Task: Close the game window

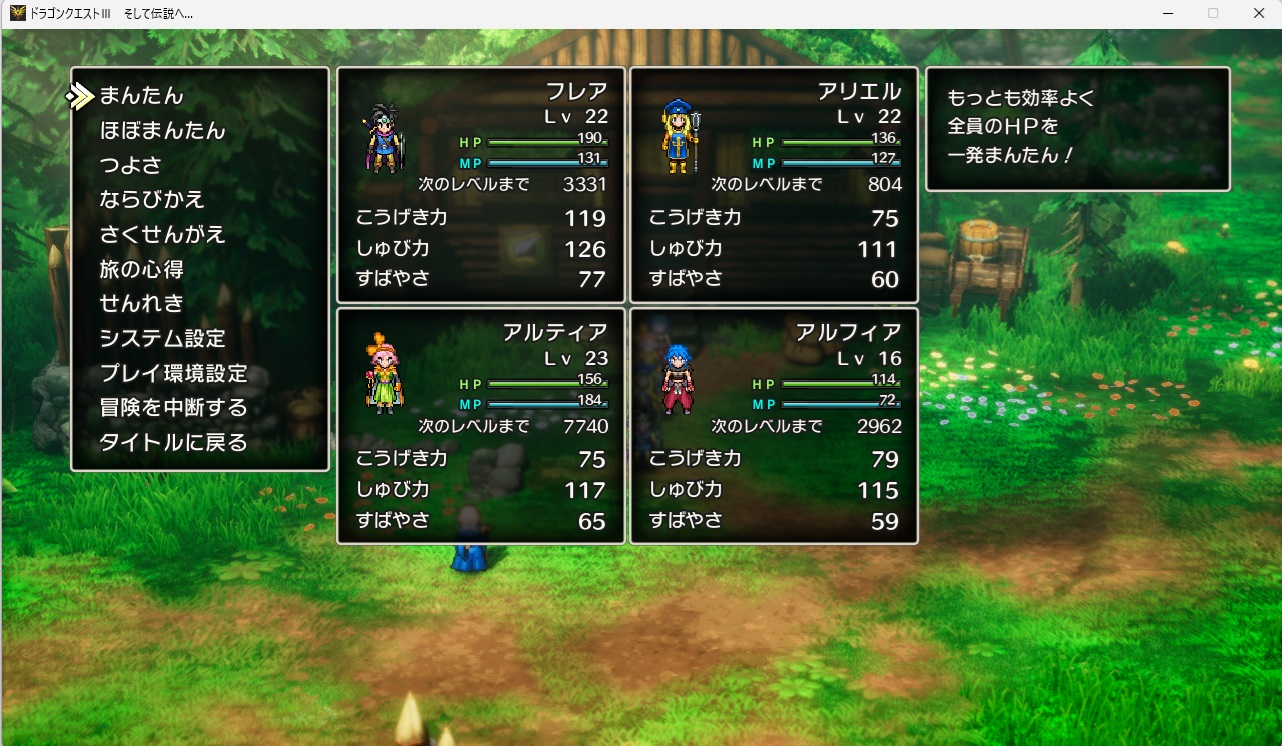Action: [x=1258, y=13]
